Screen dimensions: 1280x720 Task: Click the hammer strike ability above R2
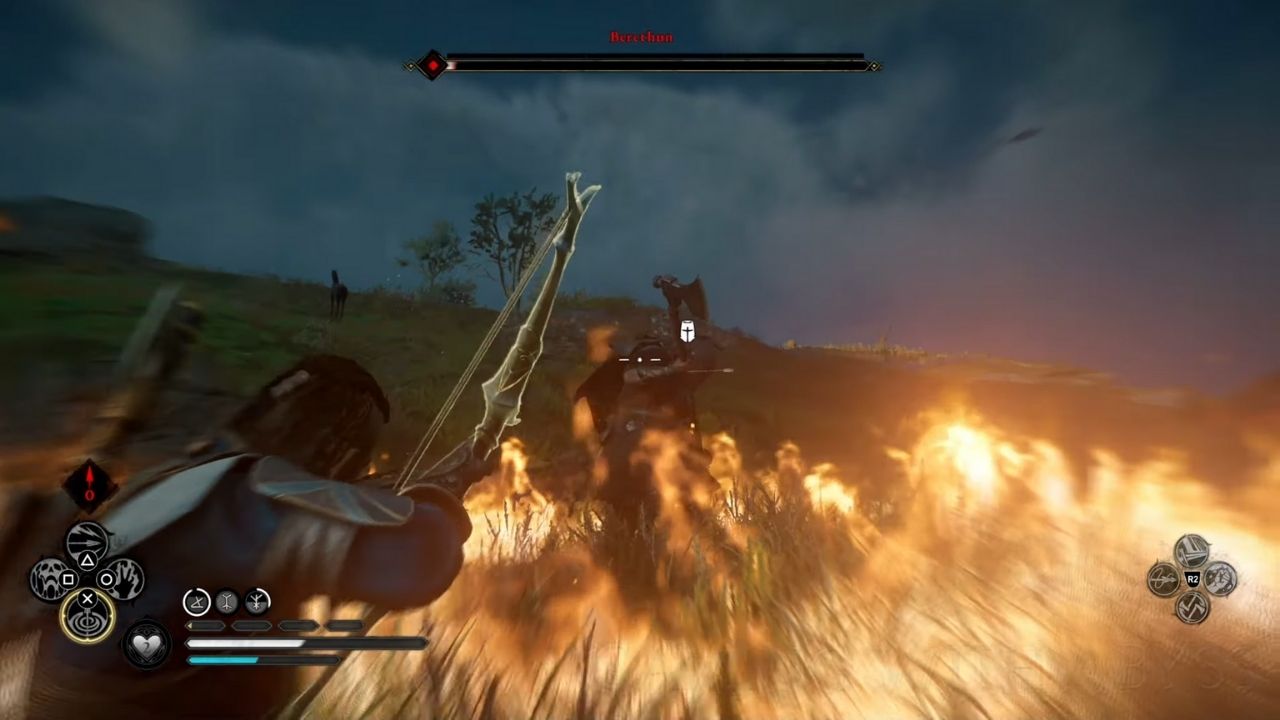click(x=1192, y=551)
